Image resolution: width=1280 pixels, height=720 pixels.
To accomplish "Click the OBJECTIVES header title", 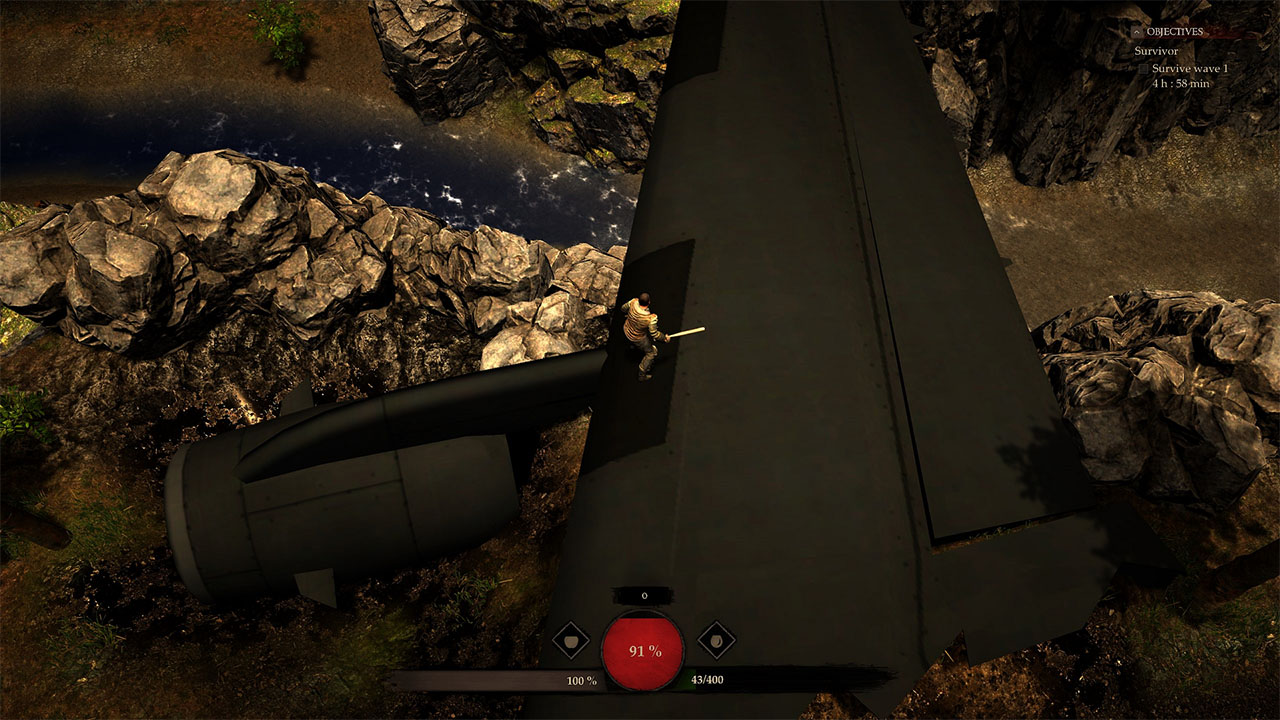I will [1175, 31].
